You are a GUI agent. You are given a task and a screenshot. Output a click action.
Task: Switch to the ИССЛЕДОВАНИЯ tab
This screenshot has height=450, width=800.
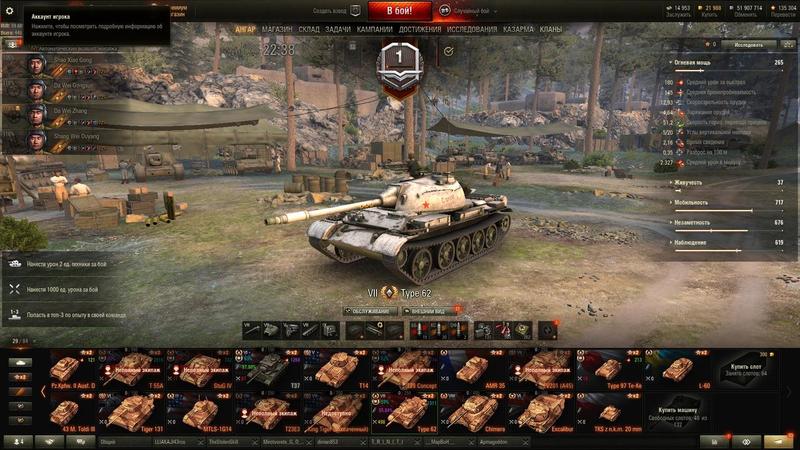tap(472, 30)
